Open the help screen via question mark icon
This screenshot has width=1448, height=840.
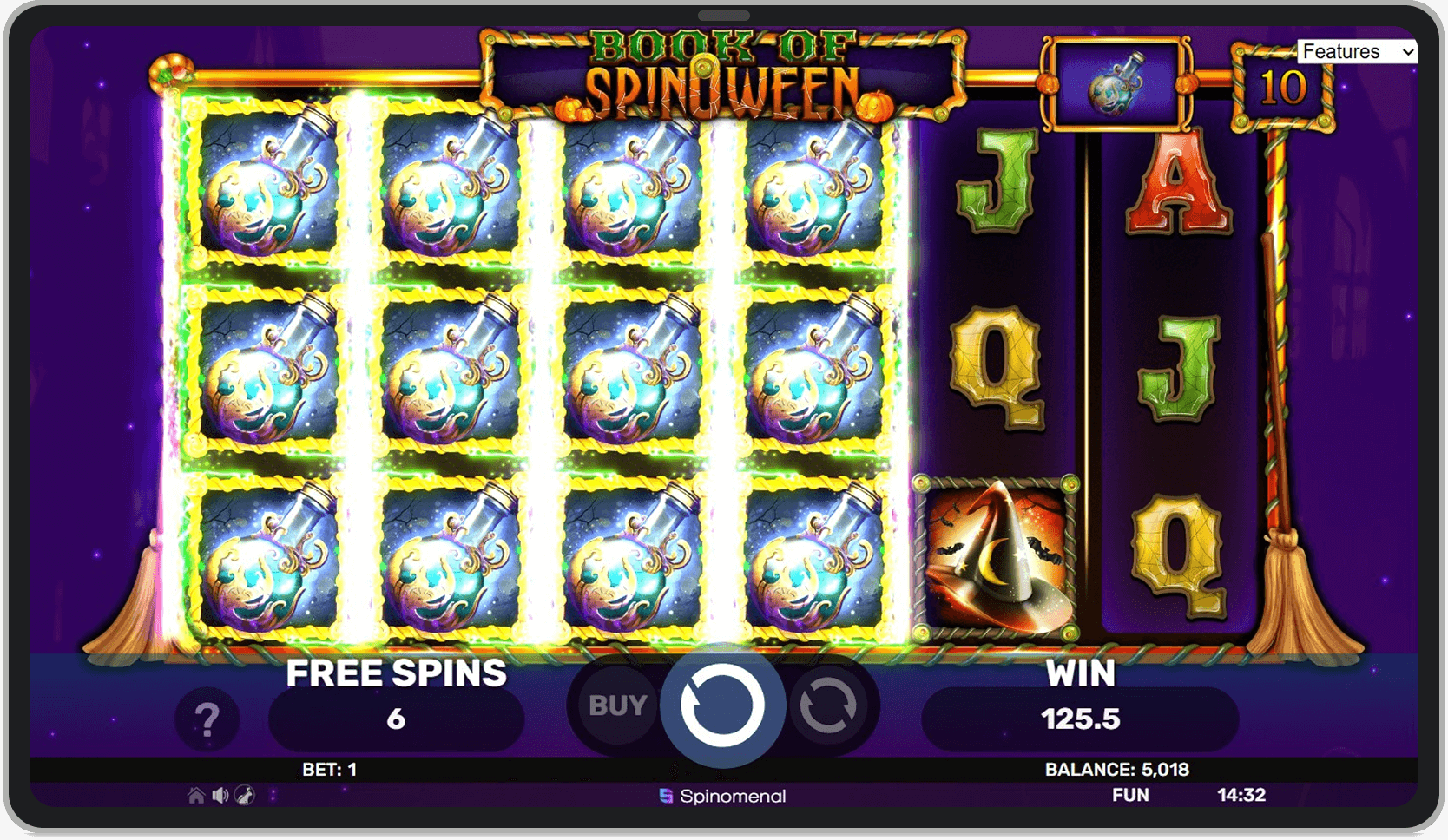click(x=207, y=719)
